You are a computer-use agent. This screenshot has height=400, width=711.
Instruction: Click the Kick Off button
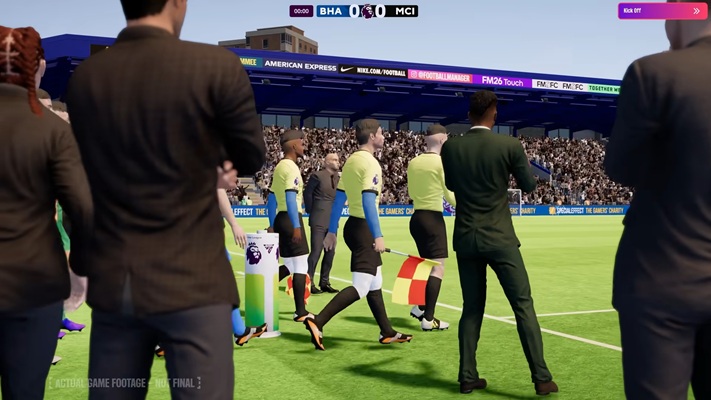(x=662, y=11)
